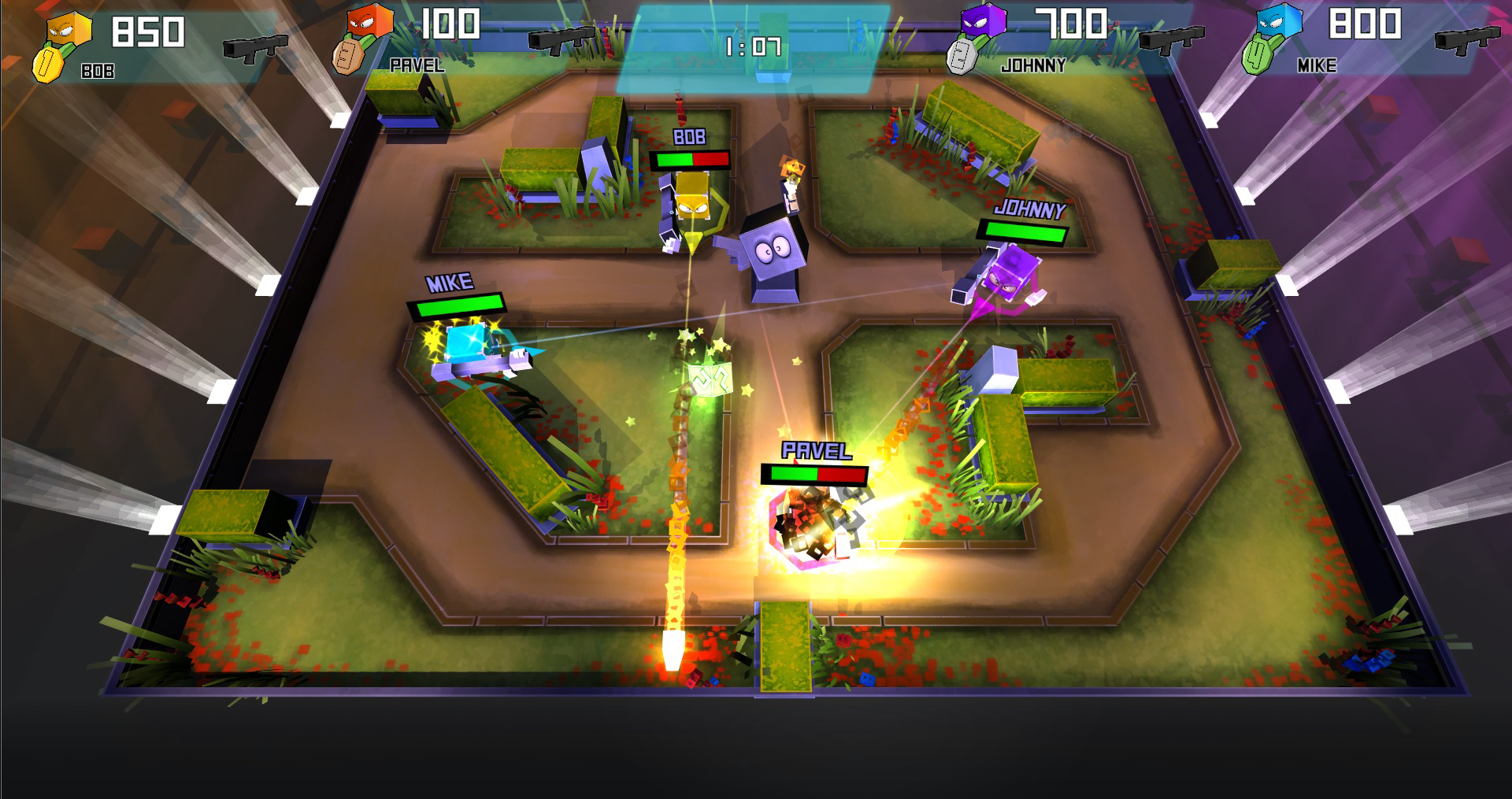The height and width of the screenshot is (799, 1512).
Task: Click the PAVEL nameplate in the arena
Action: (x=814, y=449)
